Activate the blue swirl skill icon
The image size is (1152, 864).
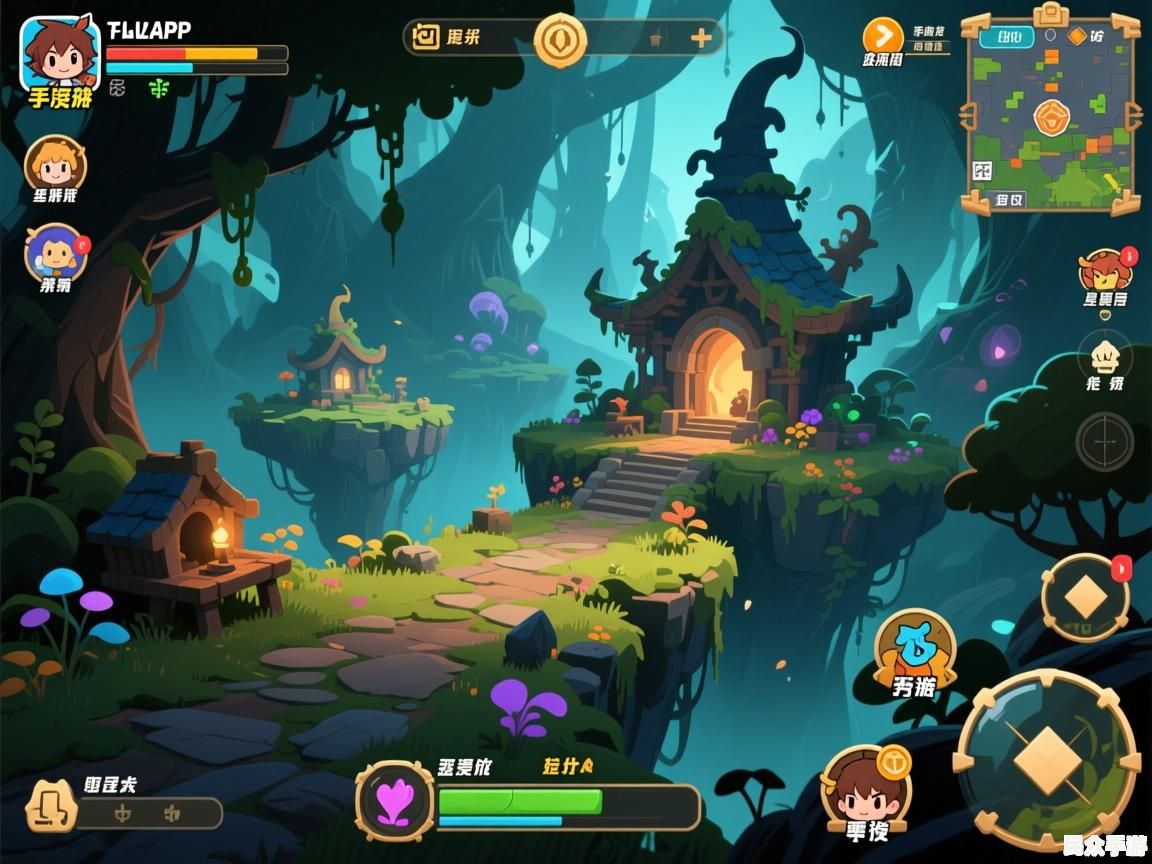point(915,648)
